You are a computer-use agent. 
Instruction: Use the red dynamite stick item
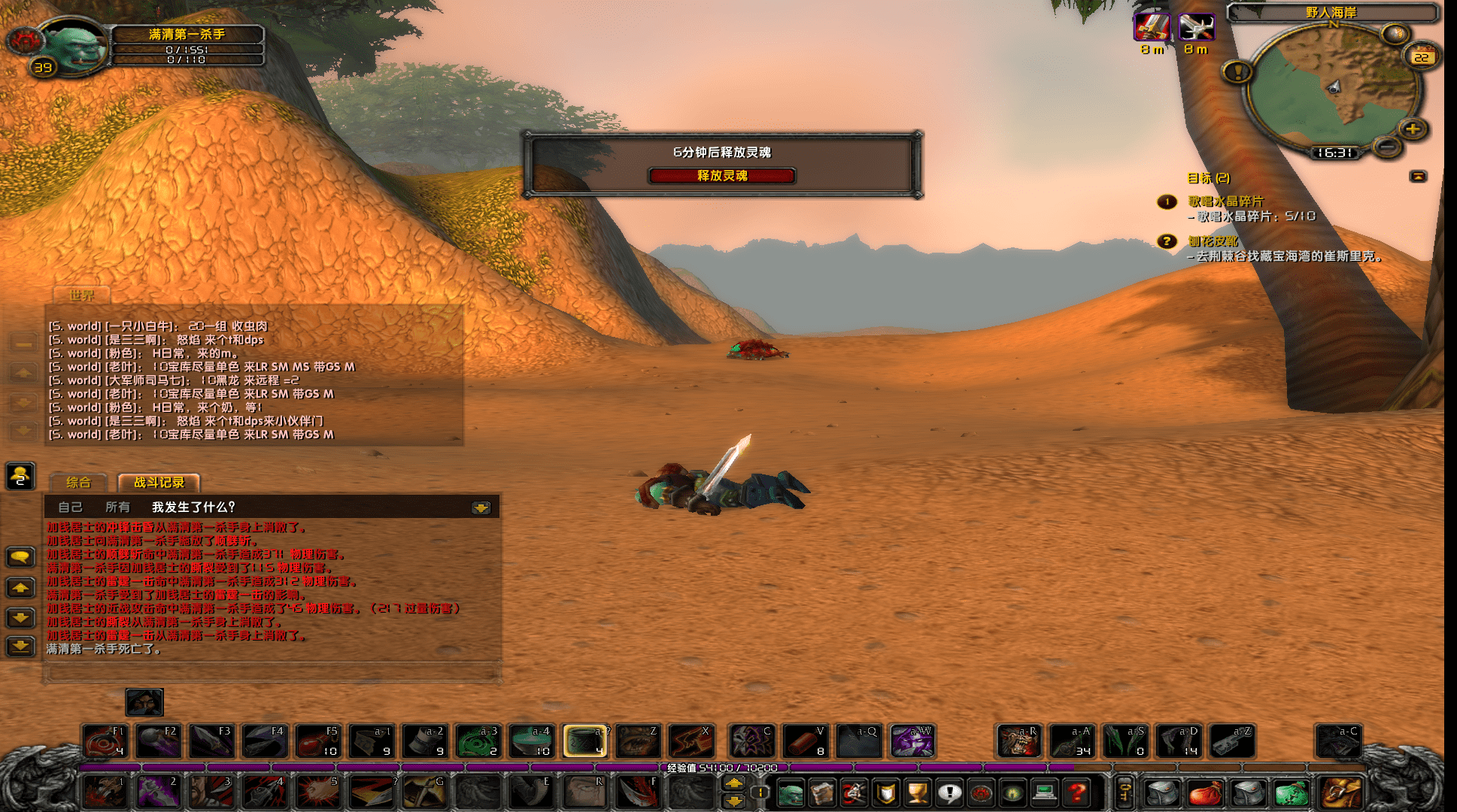[805, 741]
